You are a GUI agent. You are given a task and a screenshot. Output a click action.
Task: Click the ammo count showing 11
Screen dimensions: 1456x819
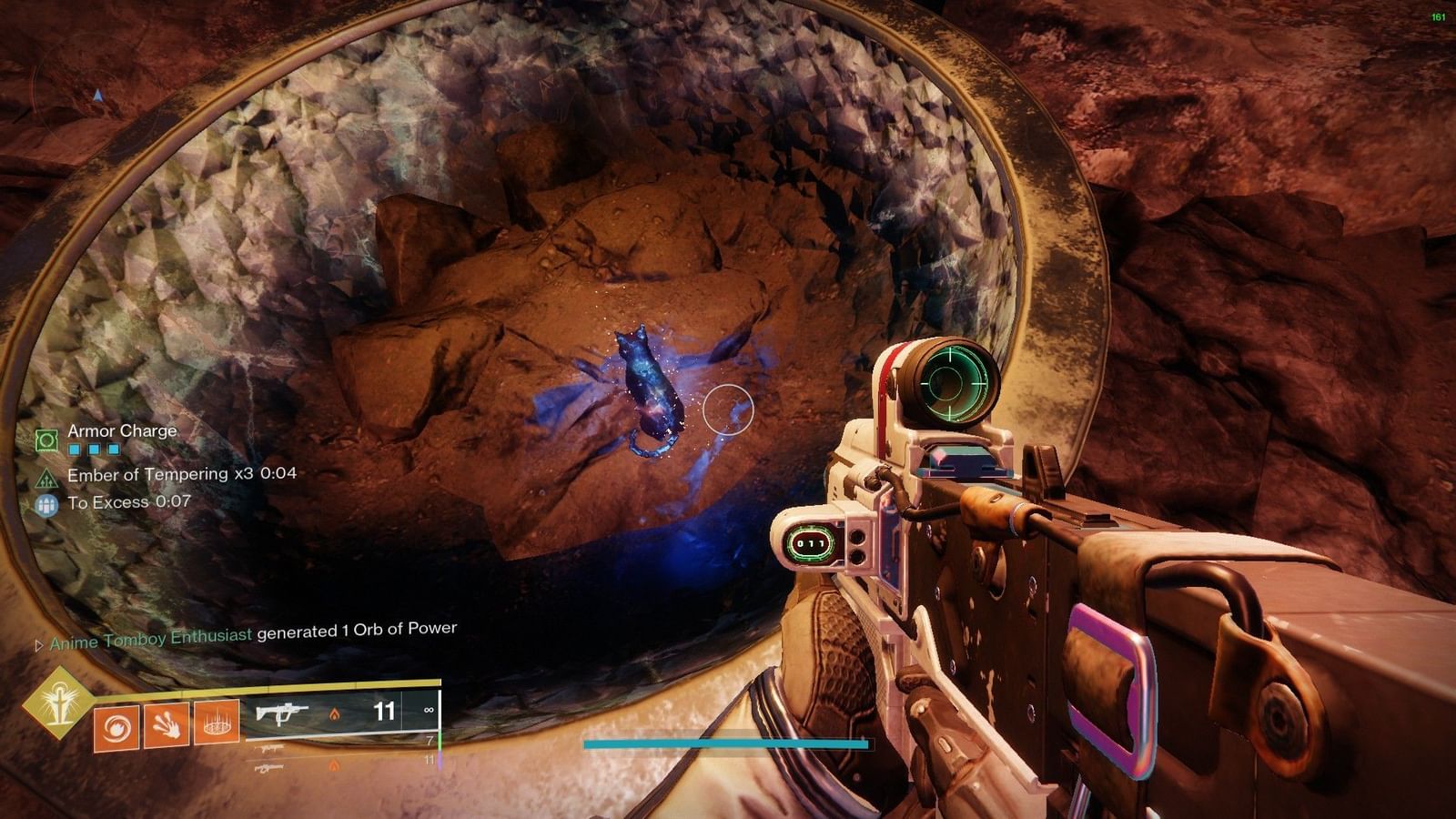click(x=383, y=712)
